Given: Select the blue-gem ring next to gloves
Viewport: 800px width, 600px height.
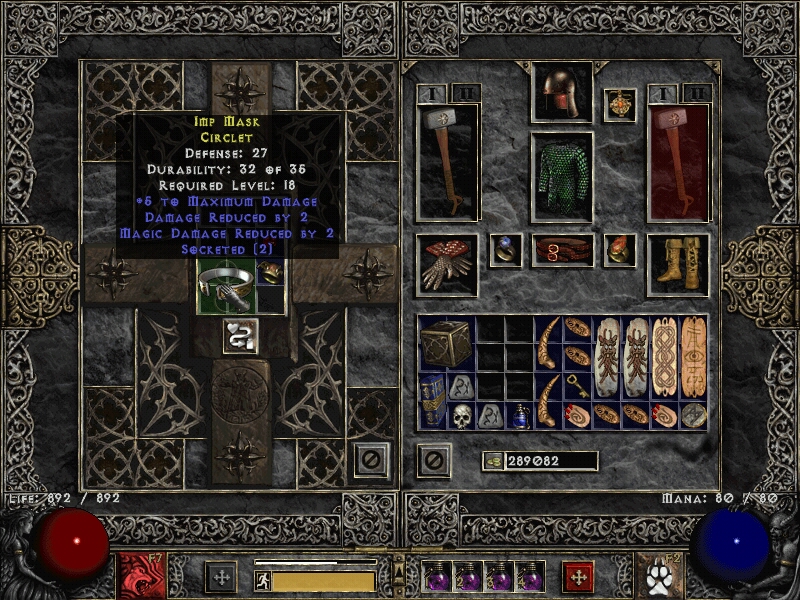Looking at the screenshot, I should click(505, 250).
